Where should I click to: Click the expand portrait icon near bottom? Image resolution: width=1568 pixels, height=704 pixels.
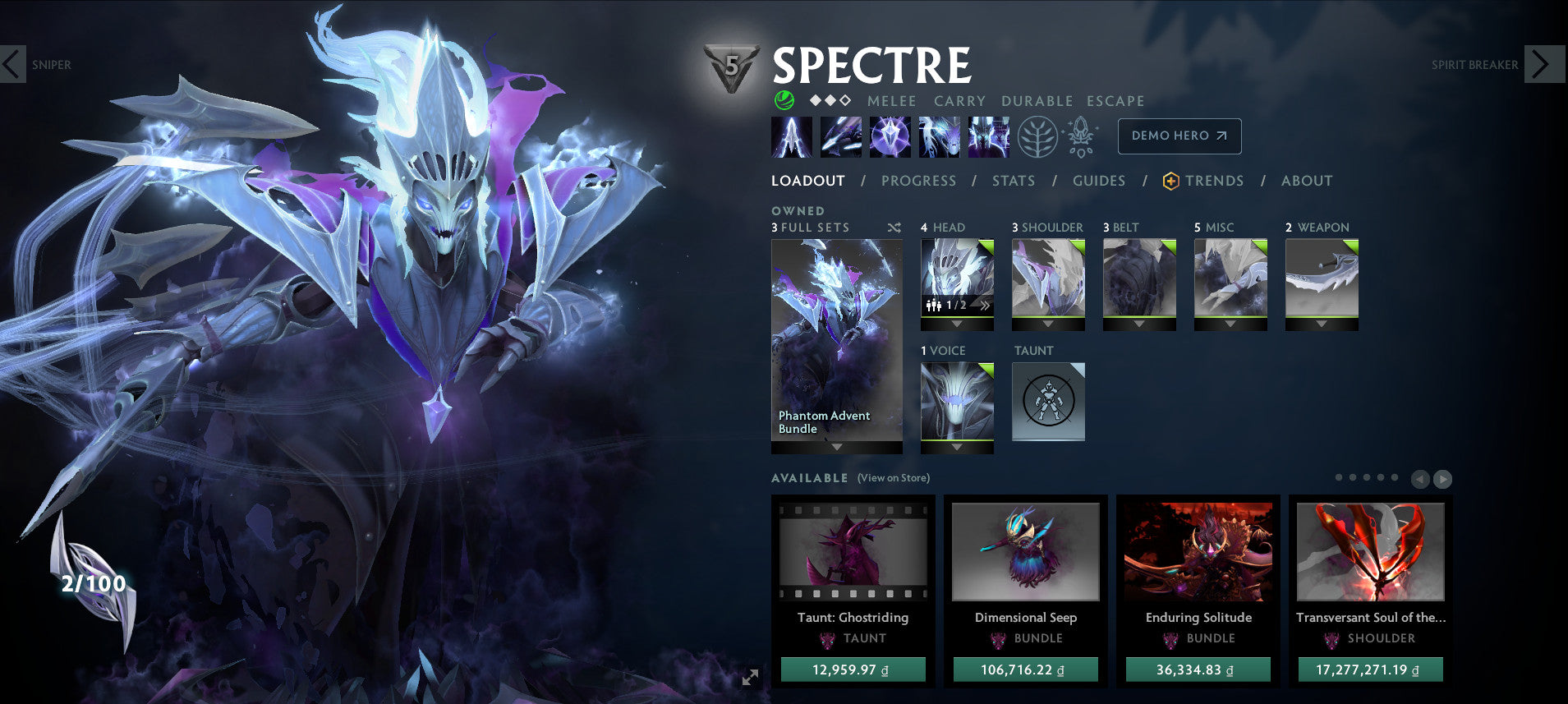[x=748, y=678]
